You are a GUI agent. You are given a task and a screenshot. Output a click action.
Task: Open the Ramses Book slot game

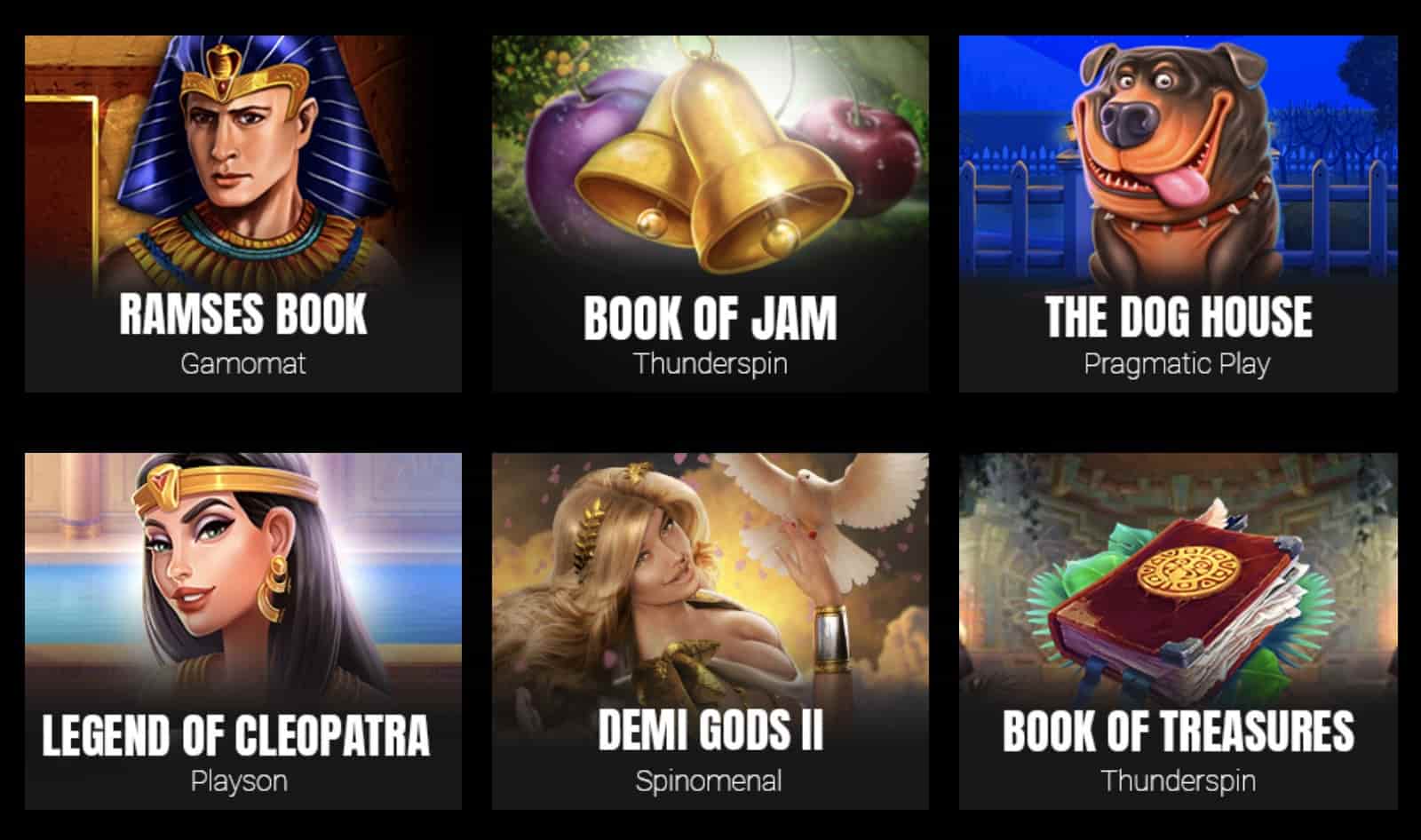point(242,213)
